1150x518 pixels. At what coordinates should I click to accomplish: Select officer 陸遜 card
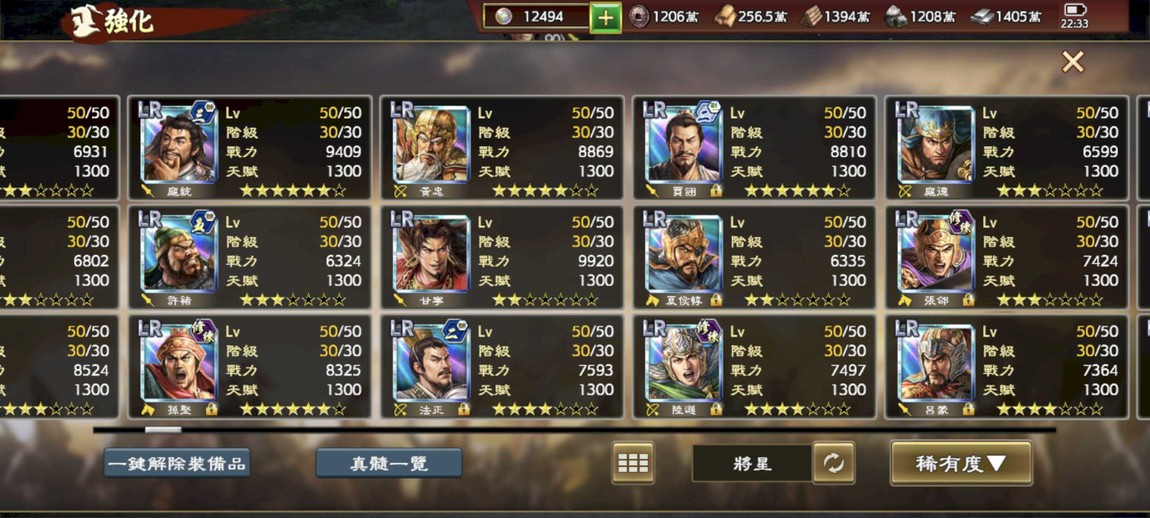(754, 367)
